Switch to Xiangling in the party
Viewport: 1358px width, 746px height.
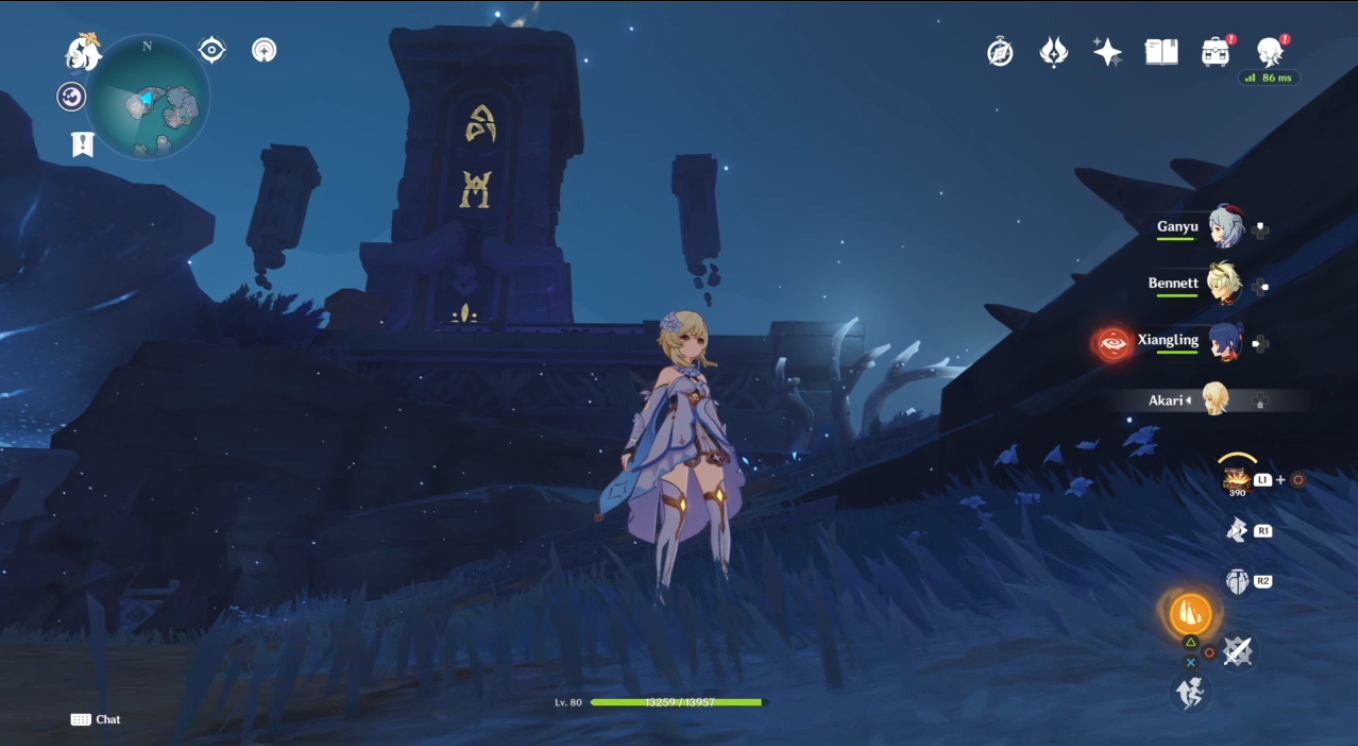1224,341
